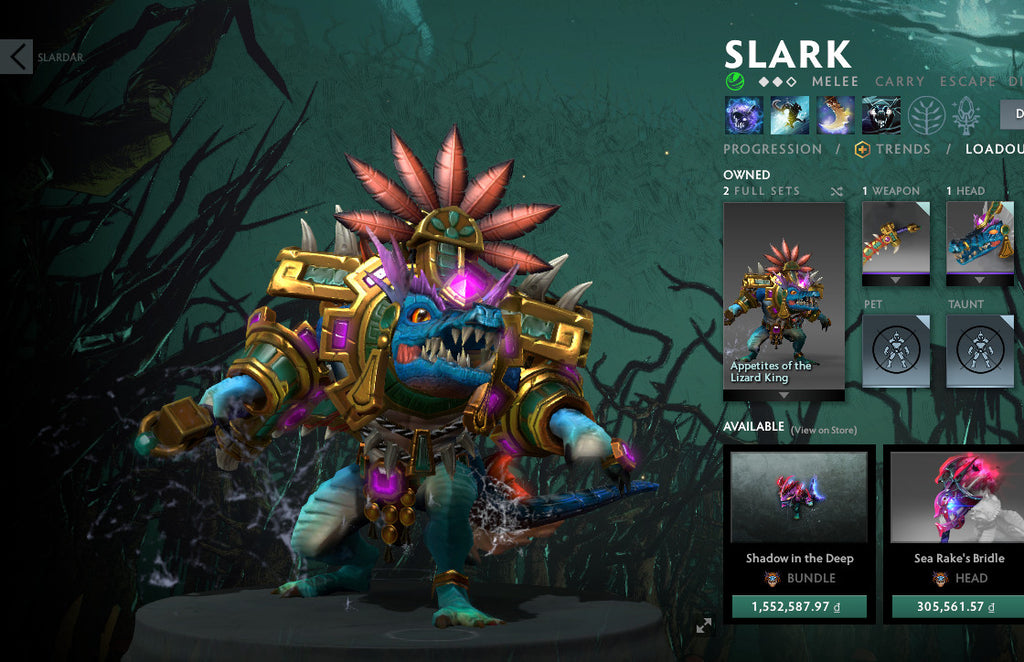Open the Progression tab
1024x662 pixels.
click(772, 149)
